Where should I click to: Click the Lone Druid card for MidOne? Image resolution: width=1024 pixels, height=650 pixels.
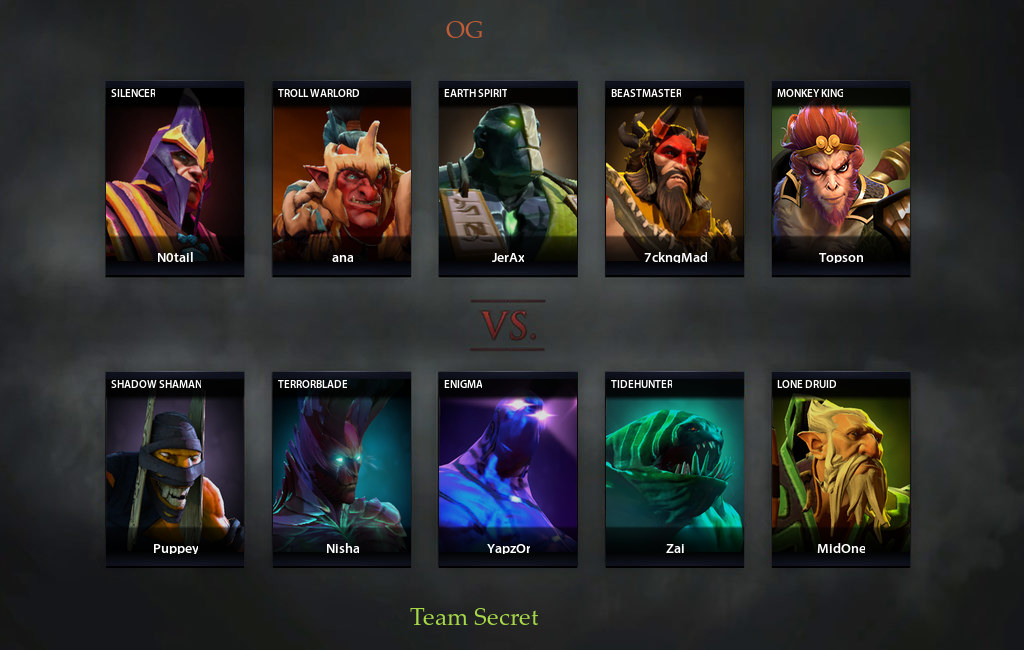[840, 469]
